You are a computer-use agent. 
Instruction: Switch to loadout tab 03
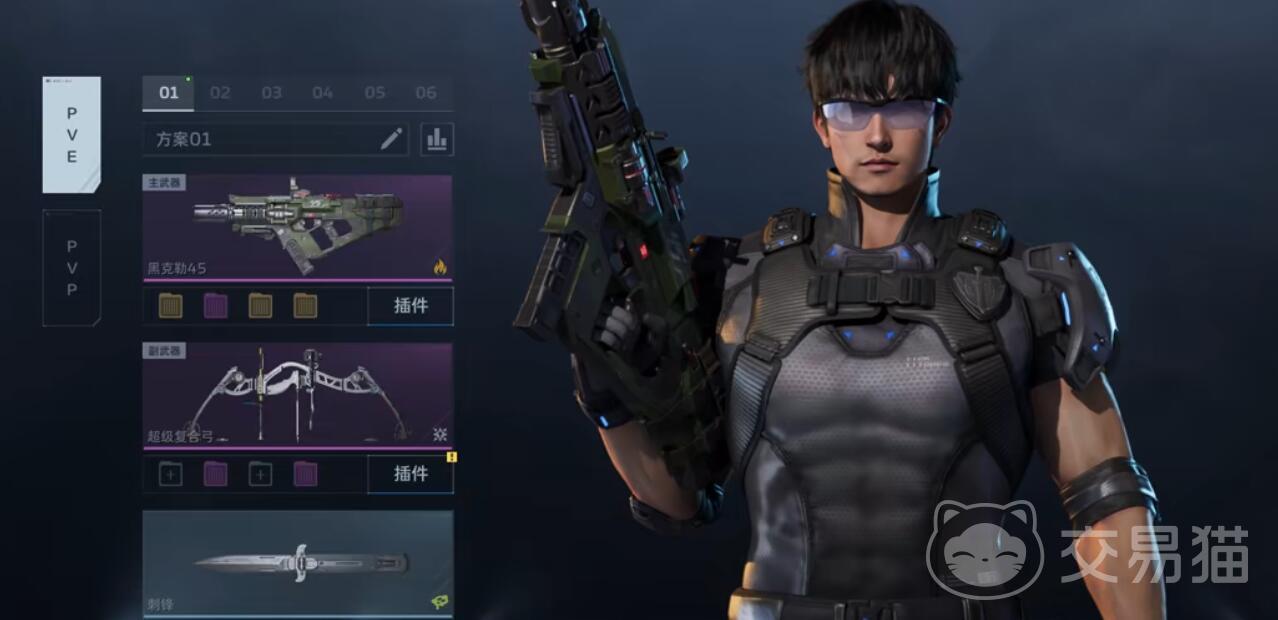tap(271, 93)
